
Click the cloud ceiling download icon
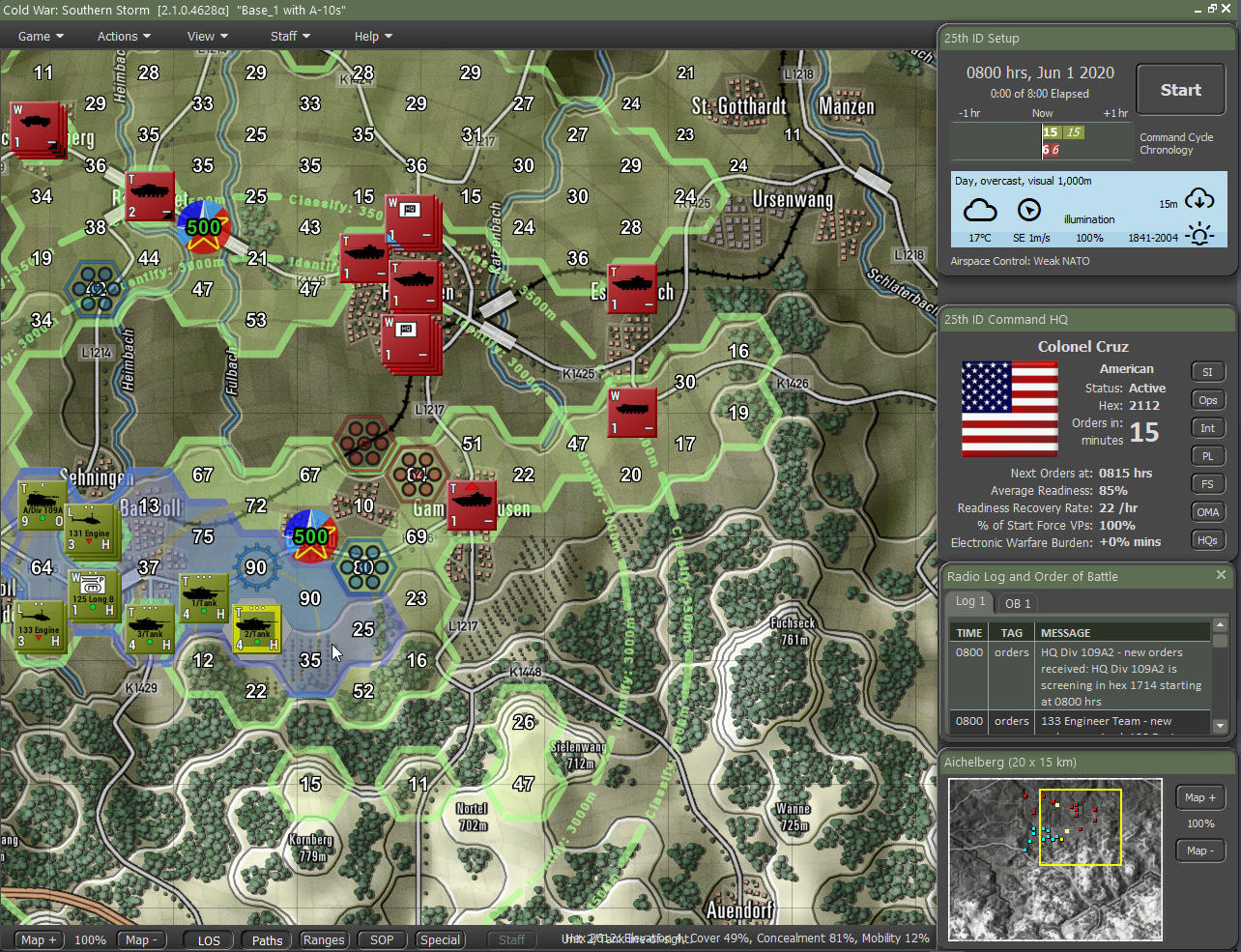coord(1198,200)
